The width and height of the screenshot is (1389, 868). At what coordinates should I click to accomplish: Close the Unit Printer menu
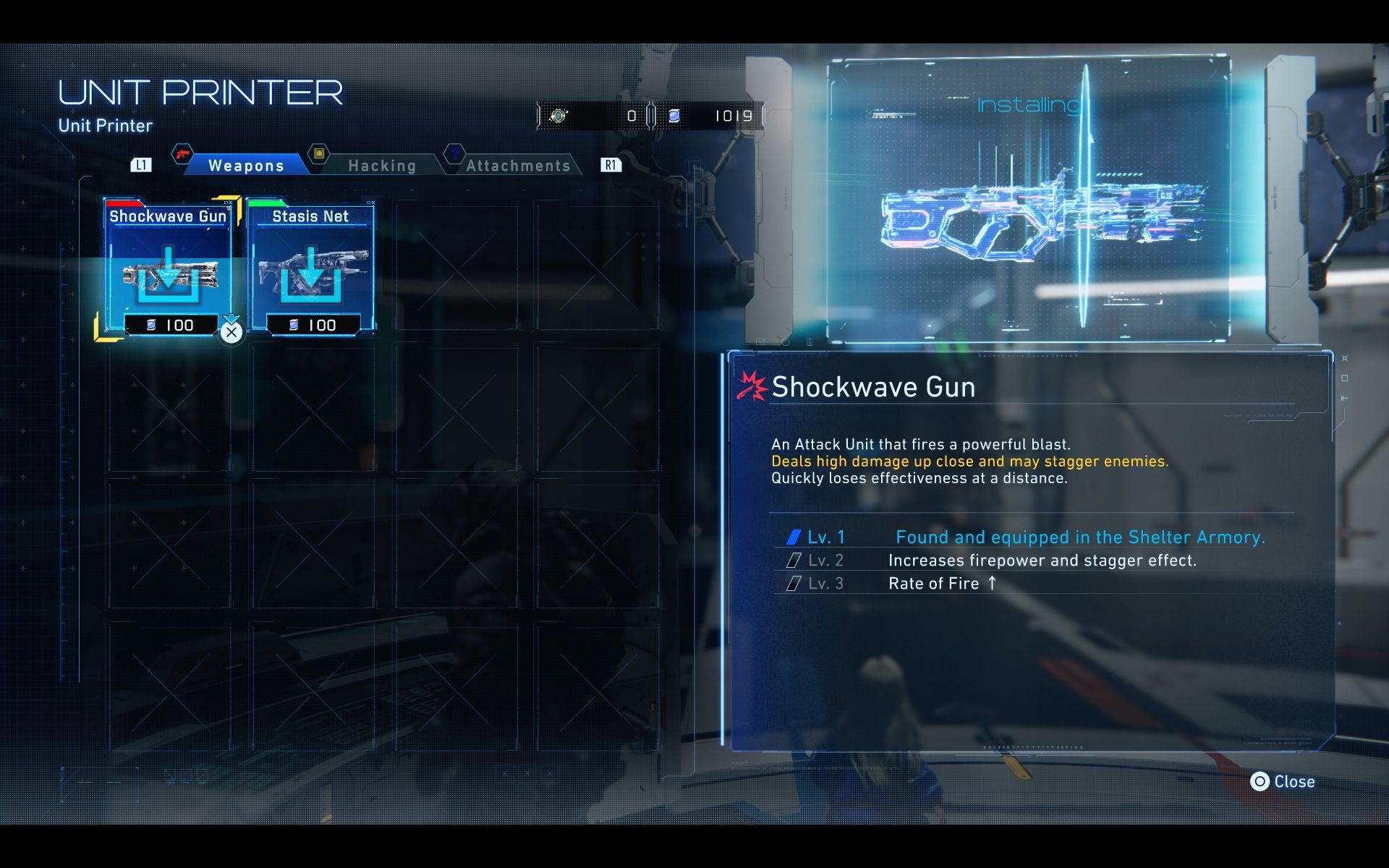(x=1283, y=782)
